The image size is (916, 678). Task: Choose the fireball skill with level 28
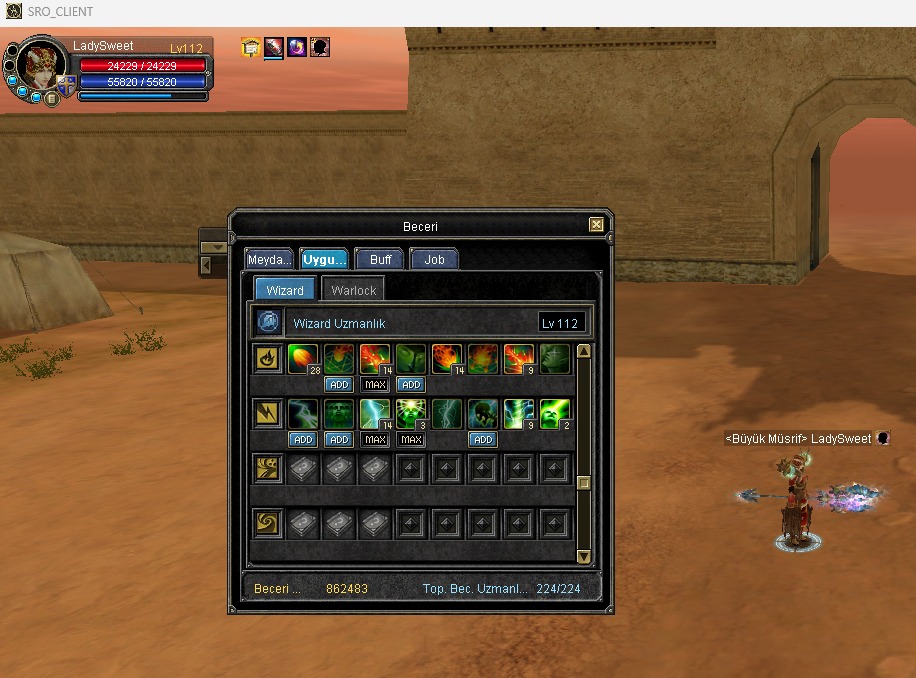tap(303, 359)
